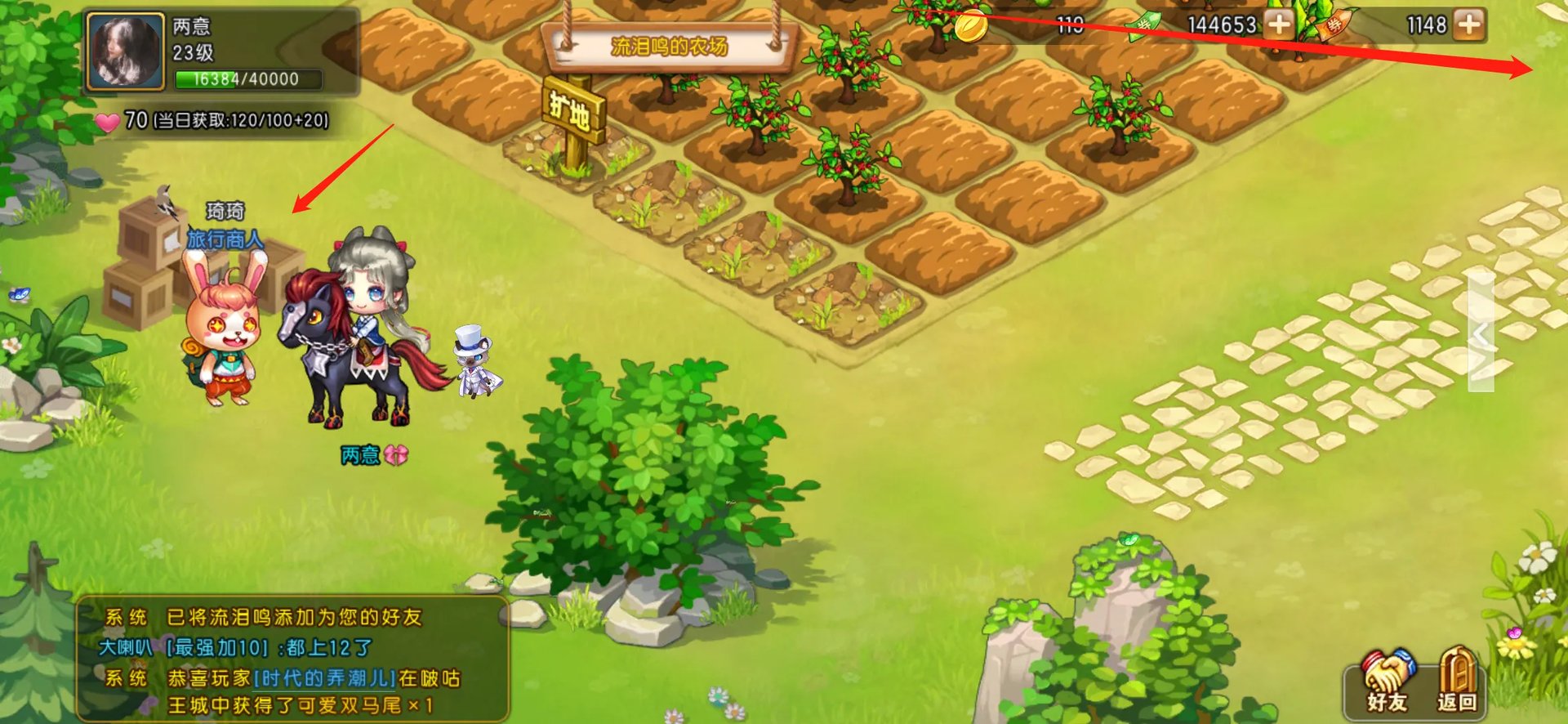Image resolution: width=1568 pixels, height=724 pixels.
Task: Open the player avatar portrait
Action: (x=126, y=51)
